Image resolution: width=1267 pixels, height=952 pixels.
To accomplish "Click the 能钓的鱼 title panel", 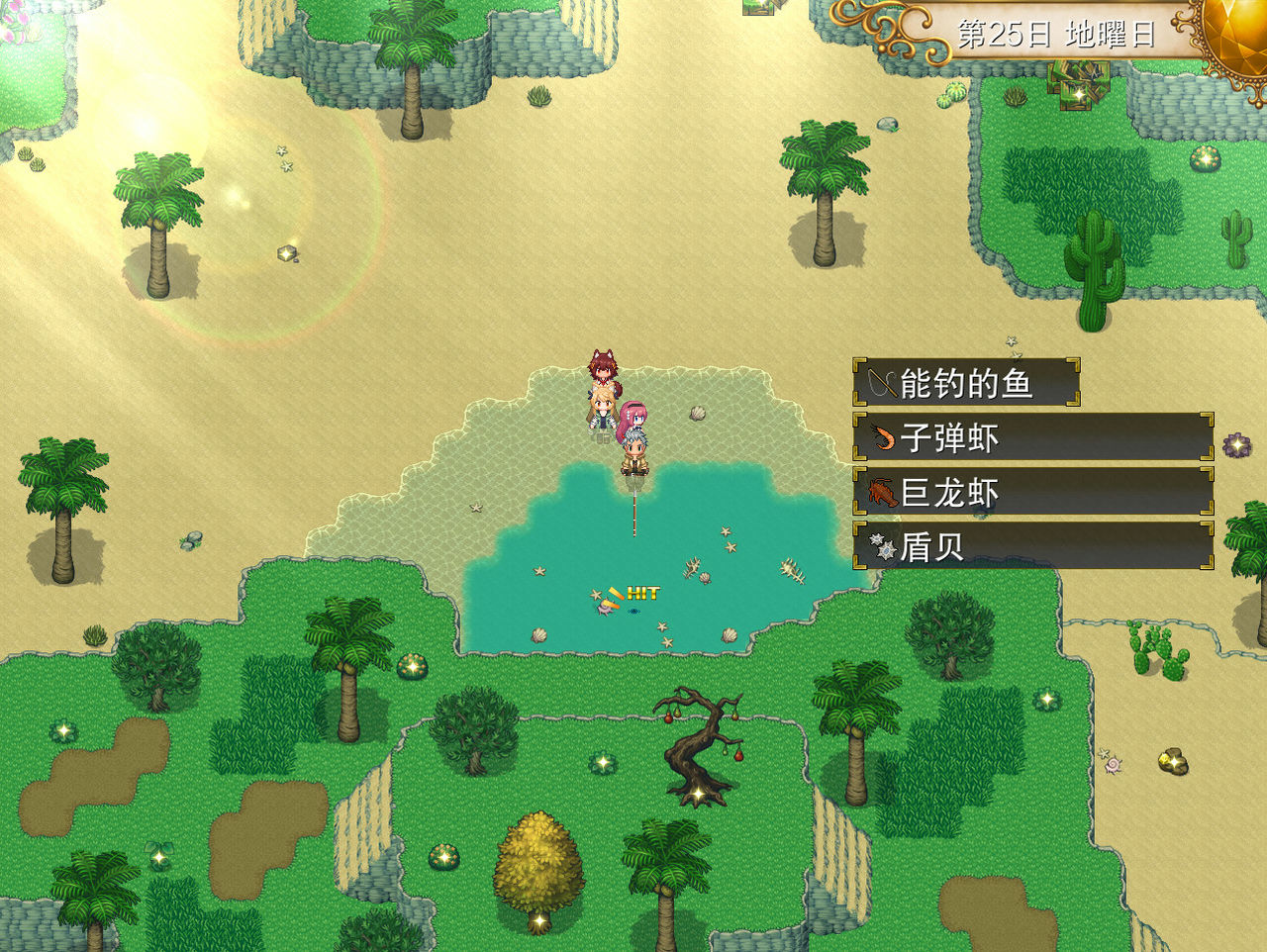I will pyautogui.click(x=965, y=383).
